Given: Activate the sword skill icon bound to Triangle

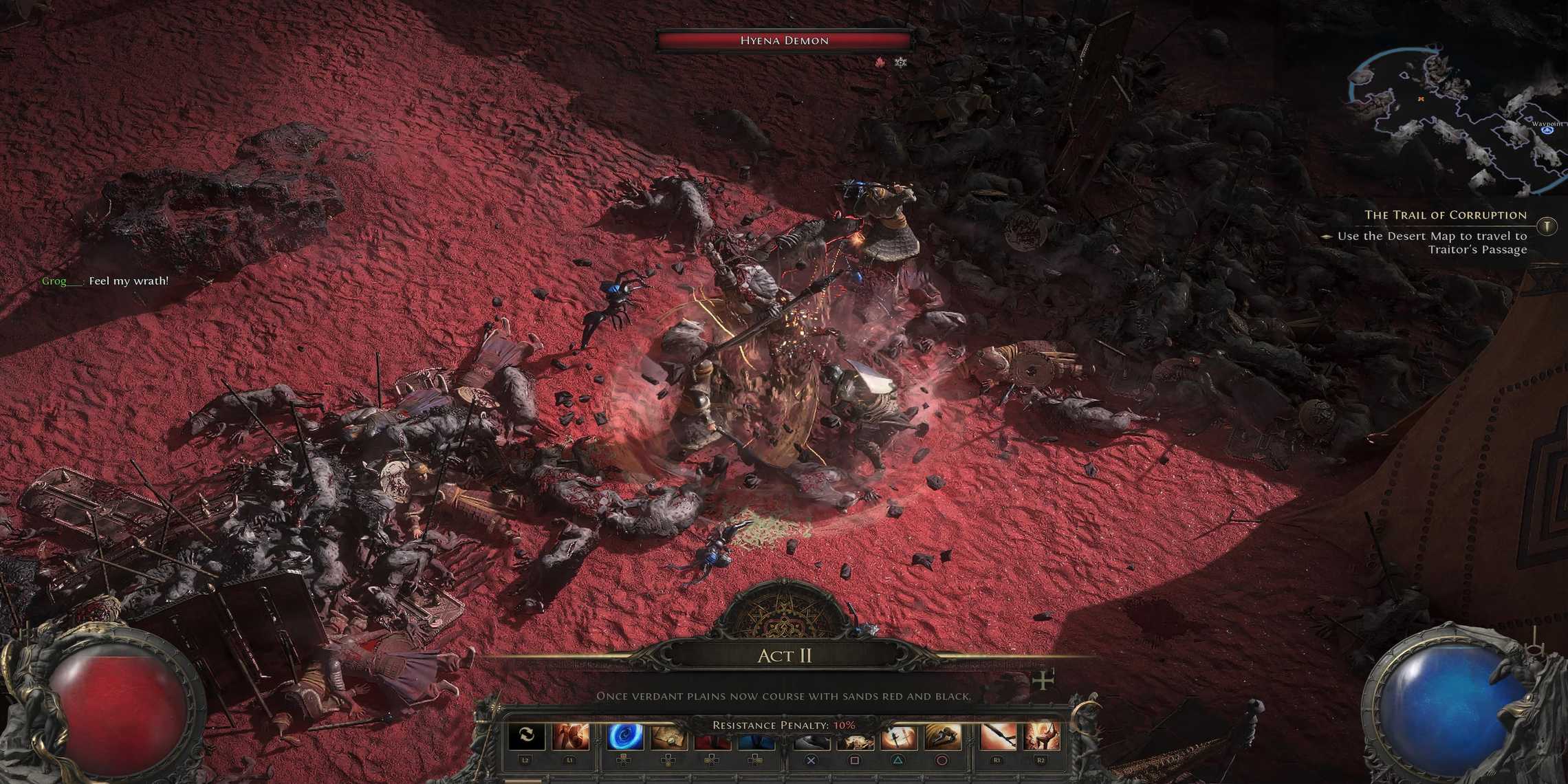Looking at the screenshot, I should point(899,737).
